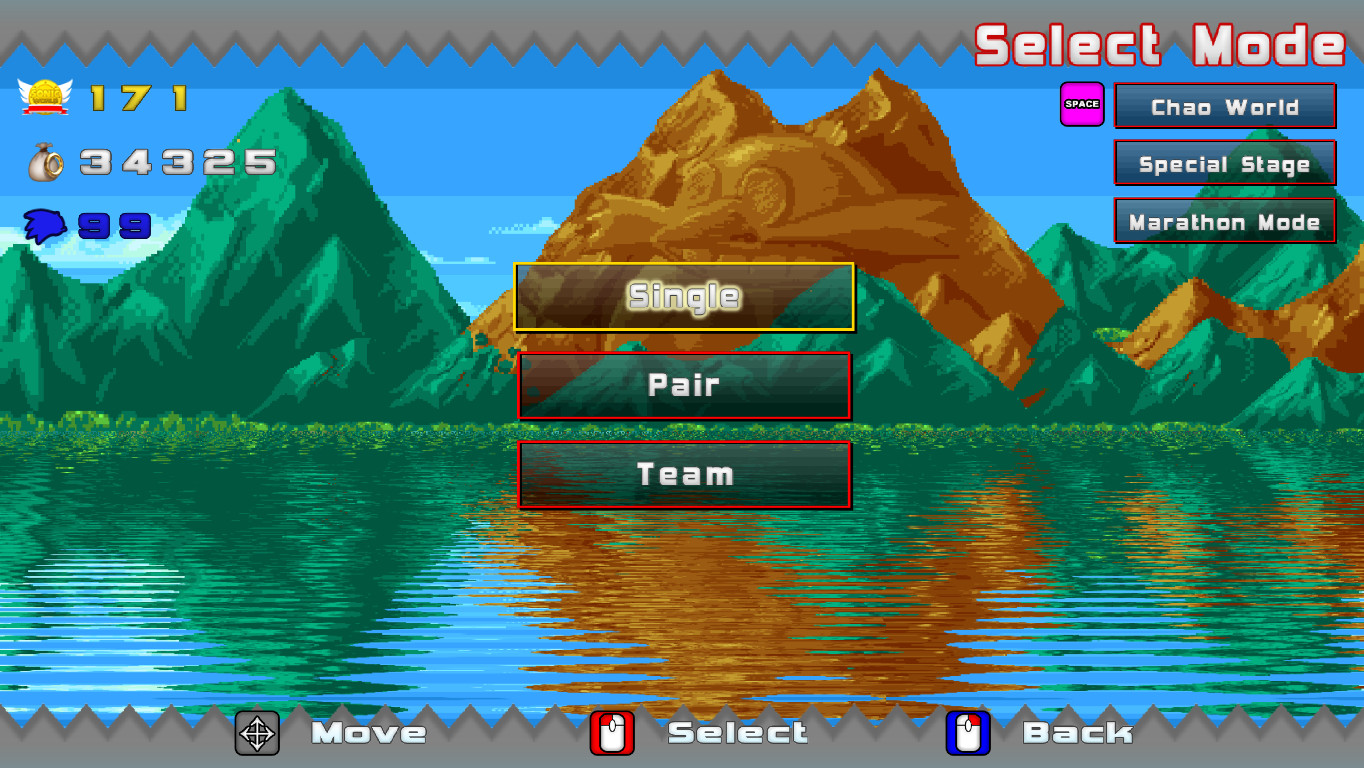1364x768 pixels.
Task: Open Chao World
Action: [x=1224, y=106]
